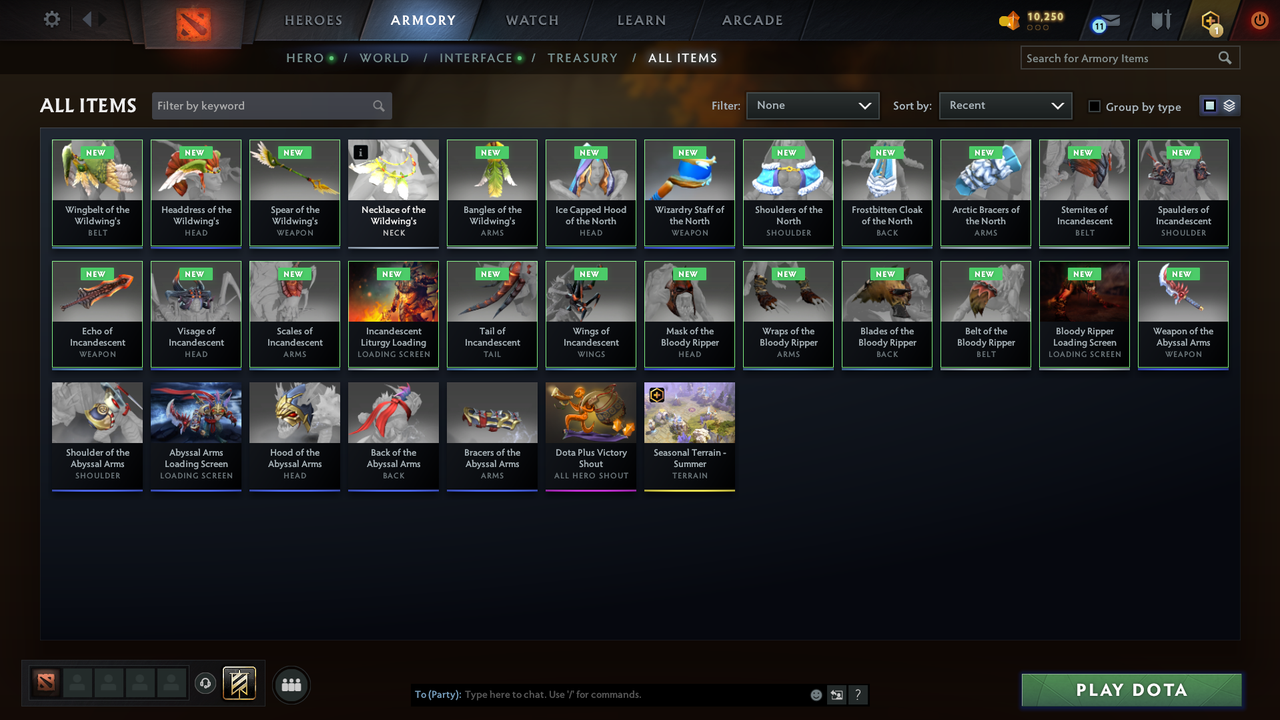Click the armory shield-and-sword icon
1280x720 pixels.
pos(1161,20)
